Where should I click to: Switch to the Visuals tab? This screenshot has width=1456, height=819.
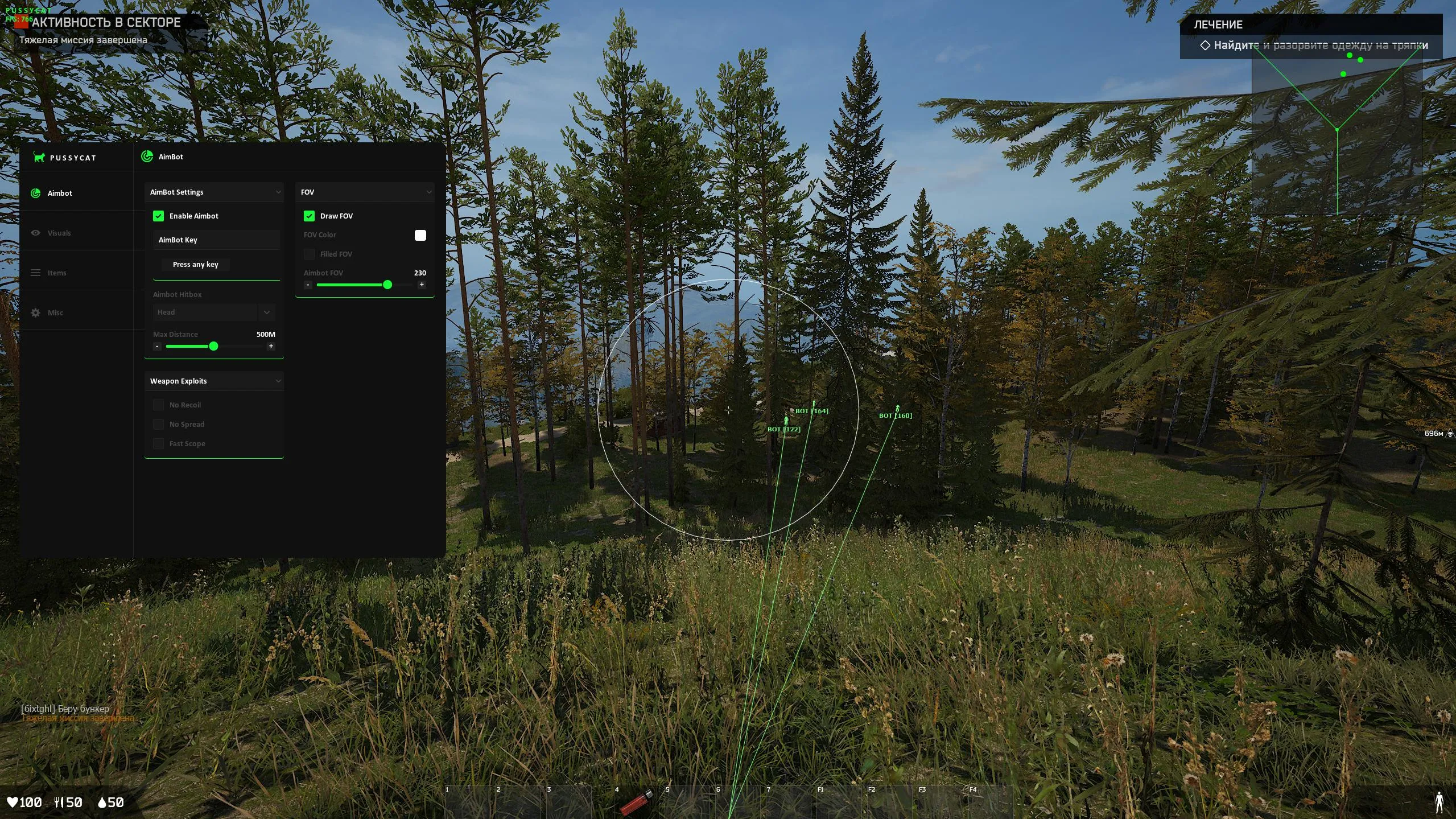coord(59,233)
